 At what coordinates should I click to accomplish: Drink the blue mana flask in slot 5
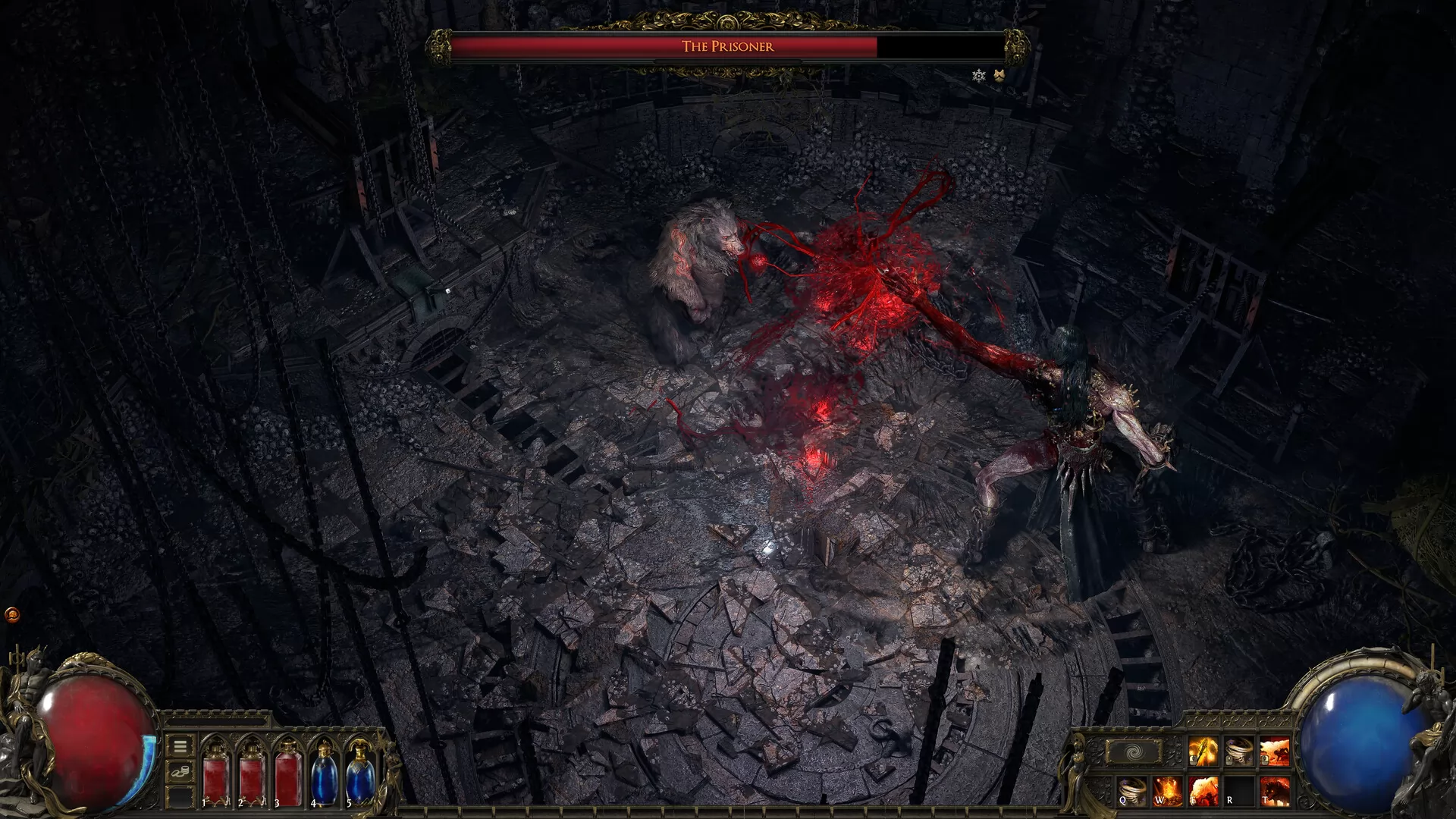click(359, 773)
